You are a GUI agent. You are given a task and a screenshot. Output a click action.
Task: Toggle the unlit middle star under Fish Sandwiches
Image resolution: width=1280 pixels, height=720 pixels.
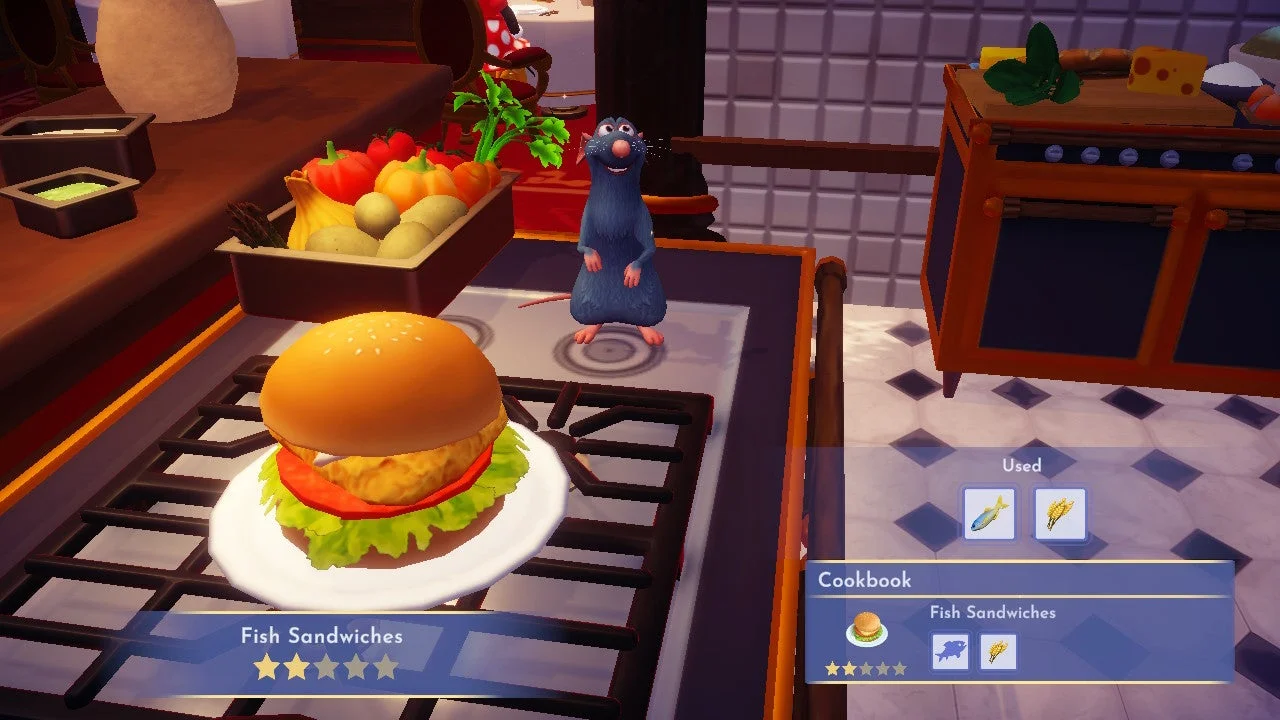pyautogui.click(x=326, y=666)
